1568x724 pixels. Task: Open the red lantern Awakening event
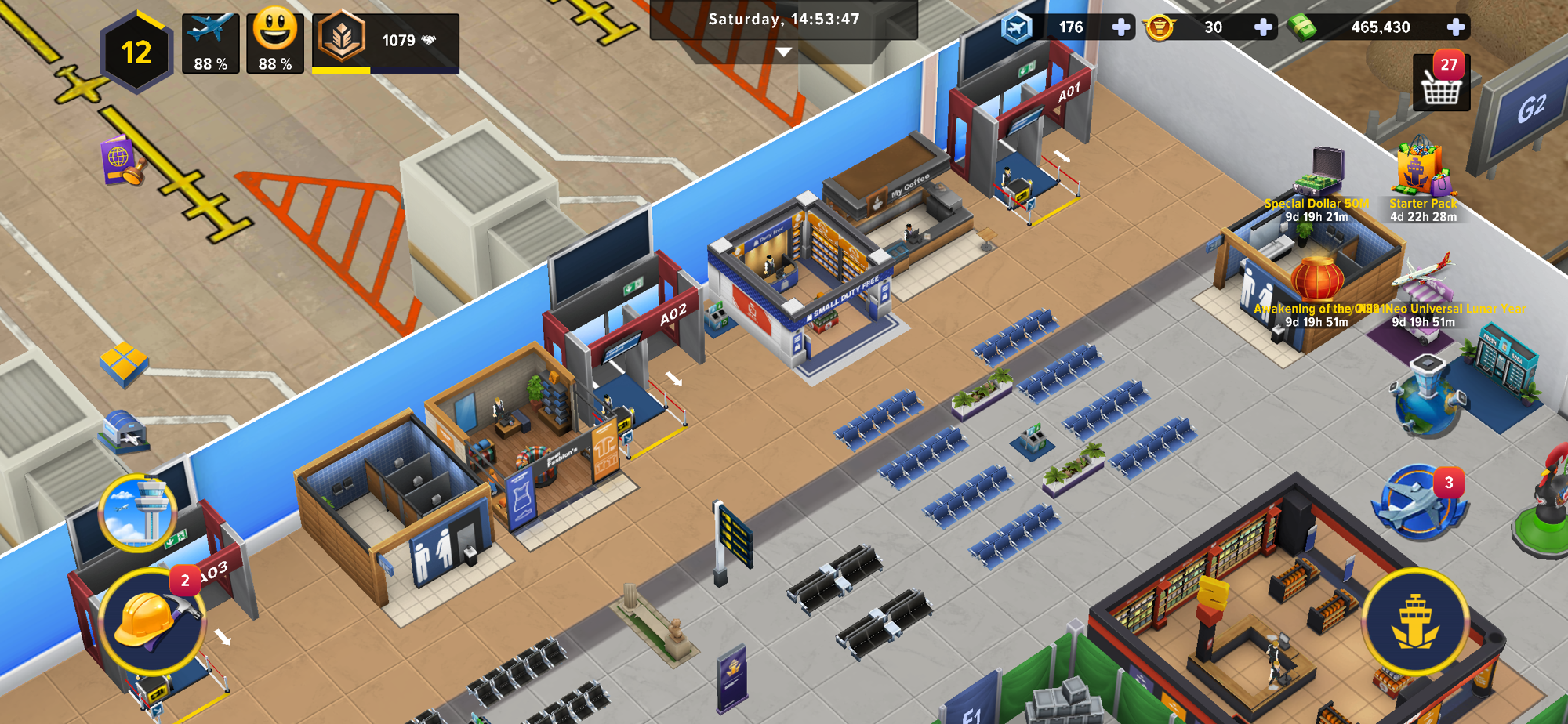(1317, 282)
